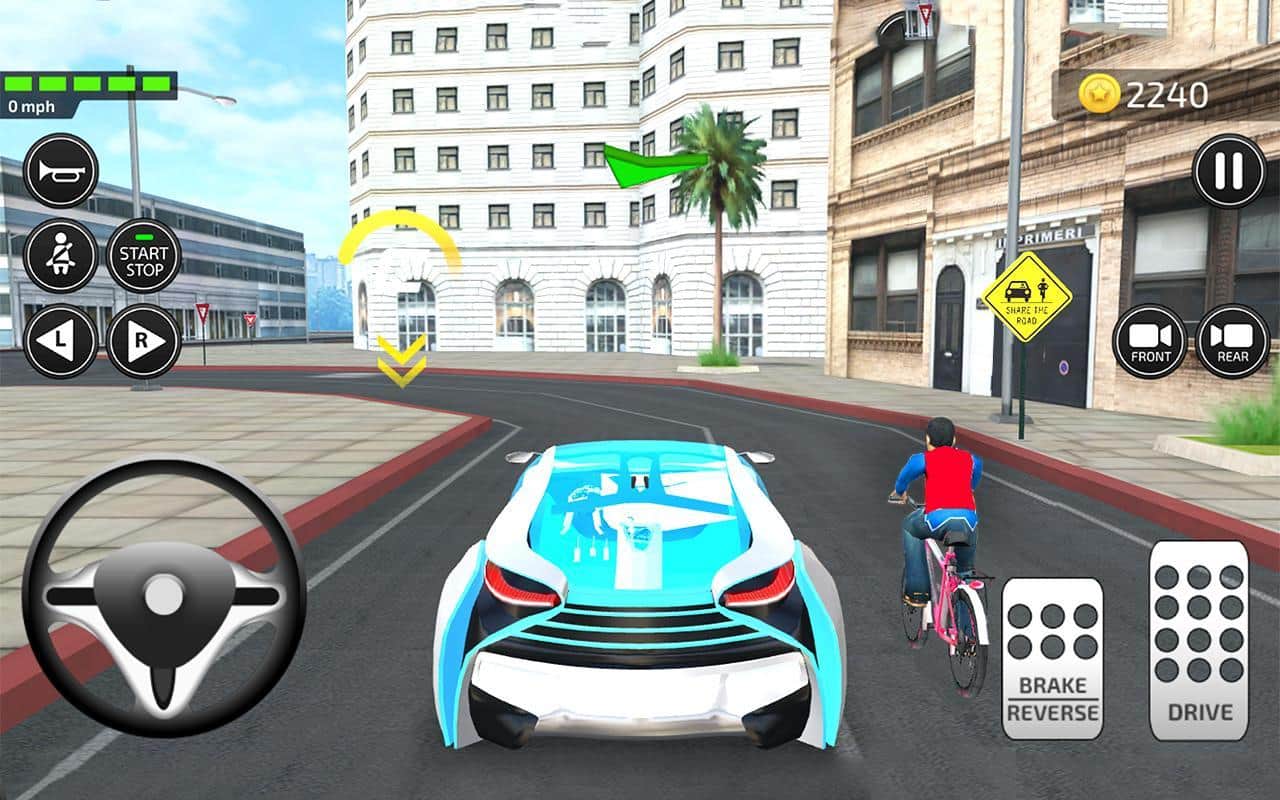Activate the right turn signal
1280x800 pixels.
(144, 341)
